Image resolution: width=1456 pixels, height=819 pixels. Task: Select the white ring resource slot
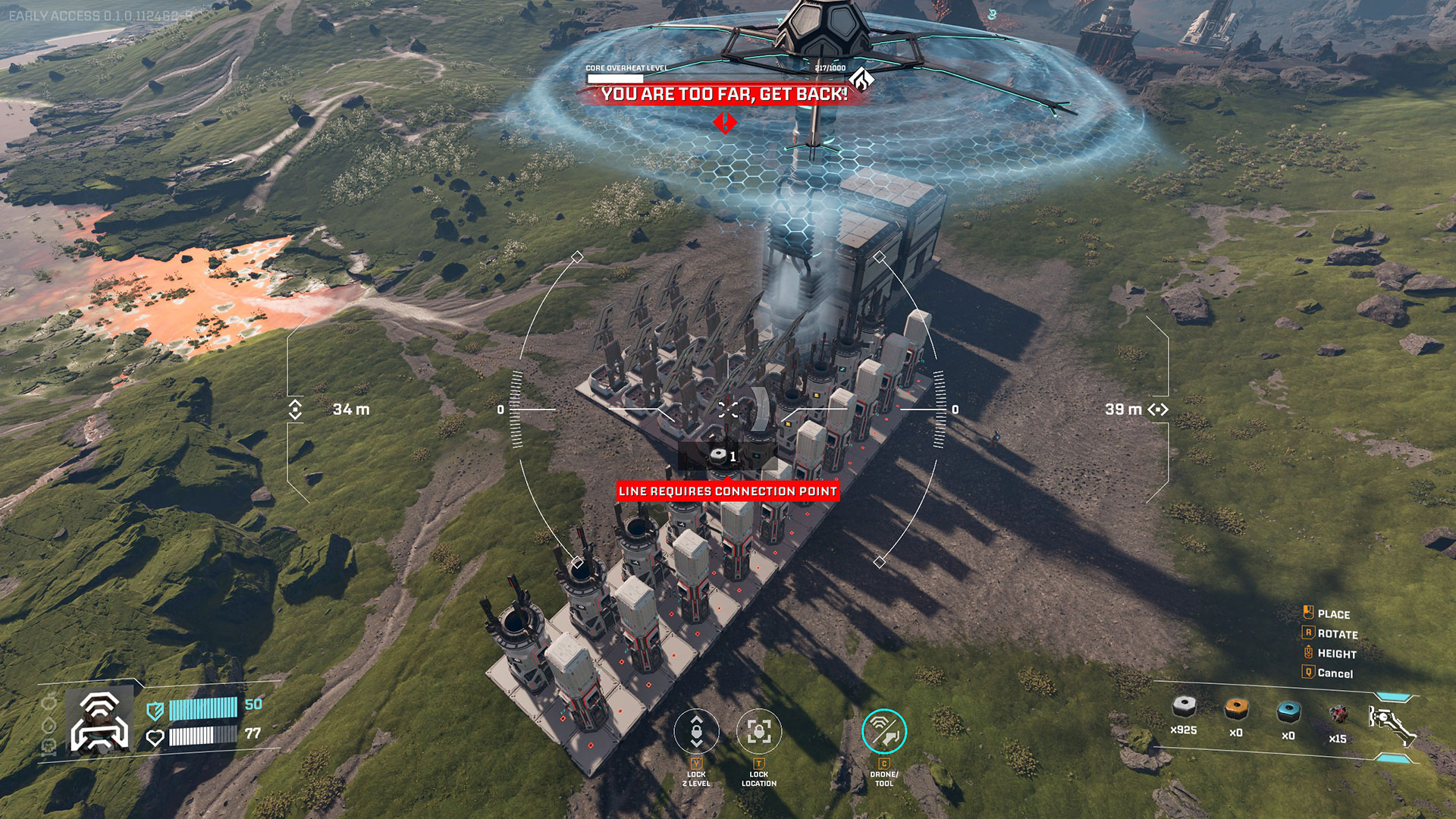tap(1184, 708)
